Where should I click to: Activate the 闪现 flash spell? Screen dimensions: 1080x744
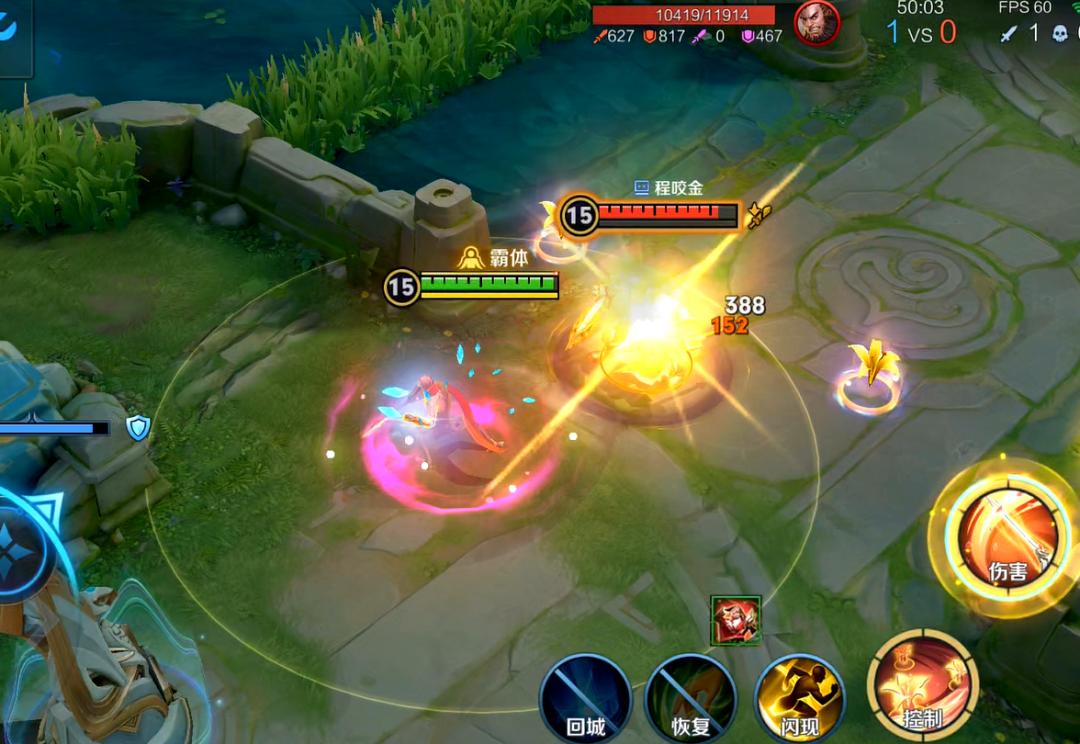(x=799, y=699)
